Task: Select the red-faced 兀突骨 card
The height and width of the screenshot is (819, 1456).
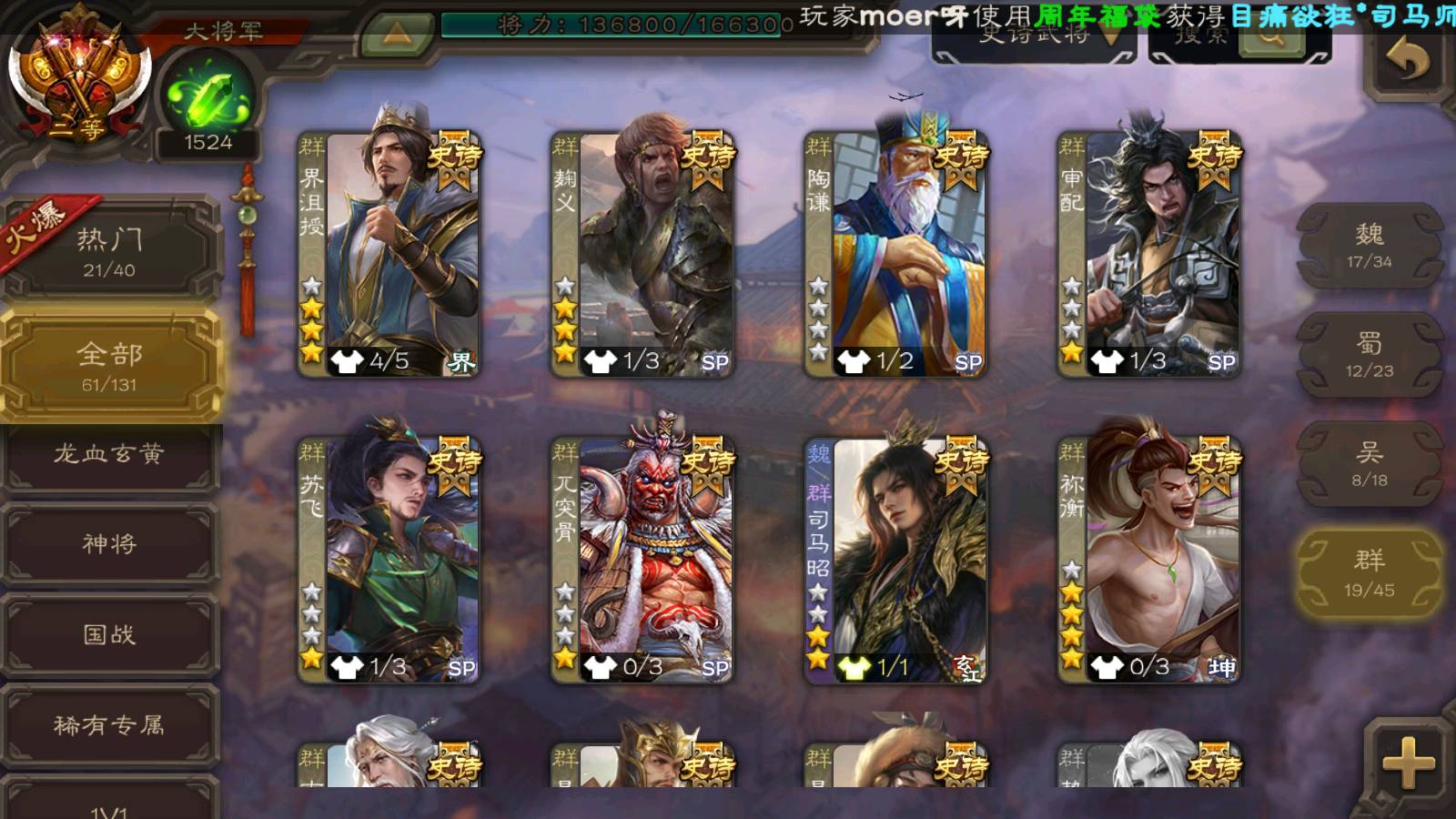Action: click(x=642, y=561)
